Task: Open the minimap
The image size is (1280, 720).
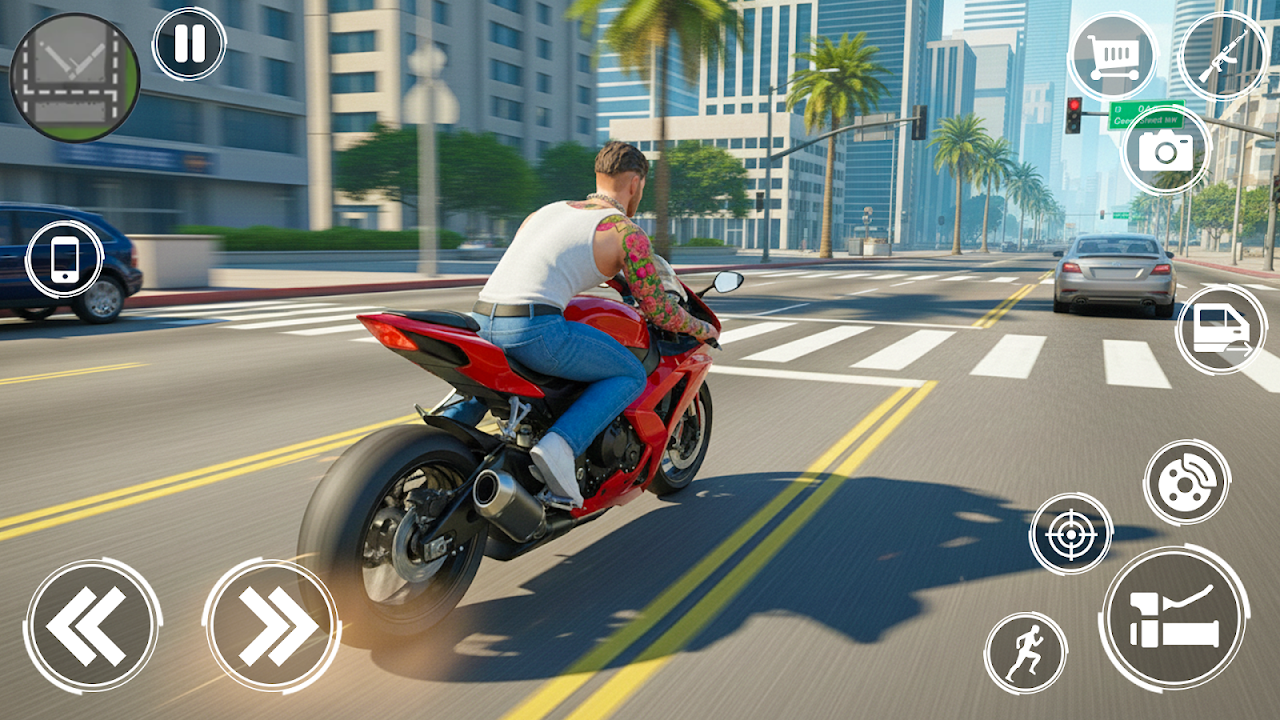Action: [74, 77]
